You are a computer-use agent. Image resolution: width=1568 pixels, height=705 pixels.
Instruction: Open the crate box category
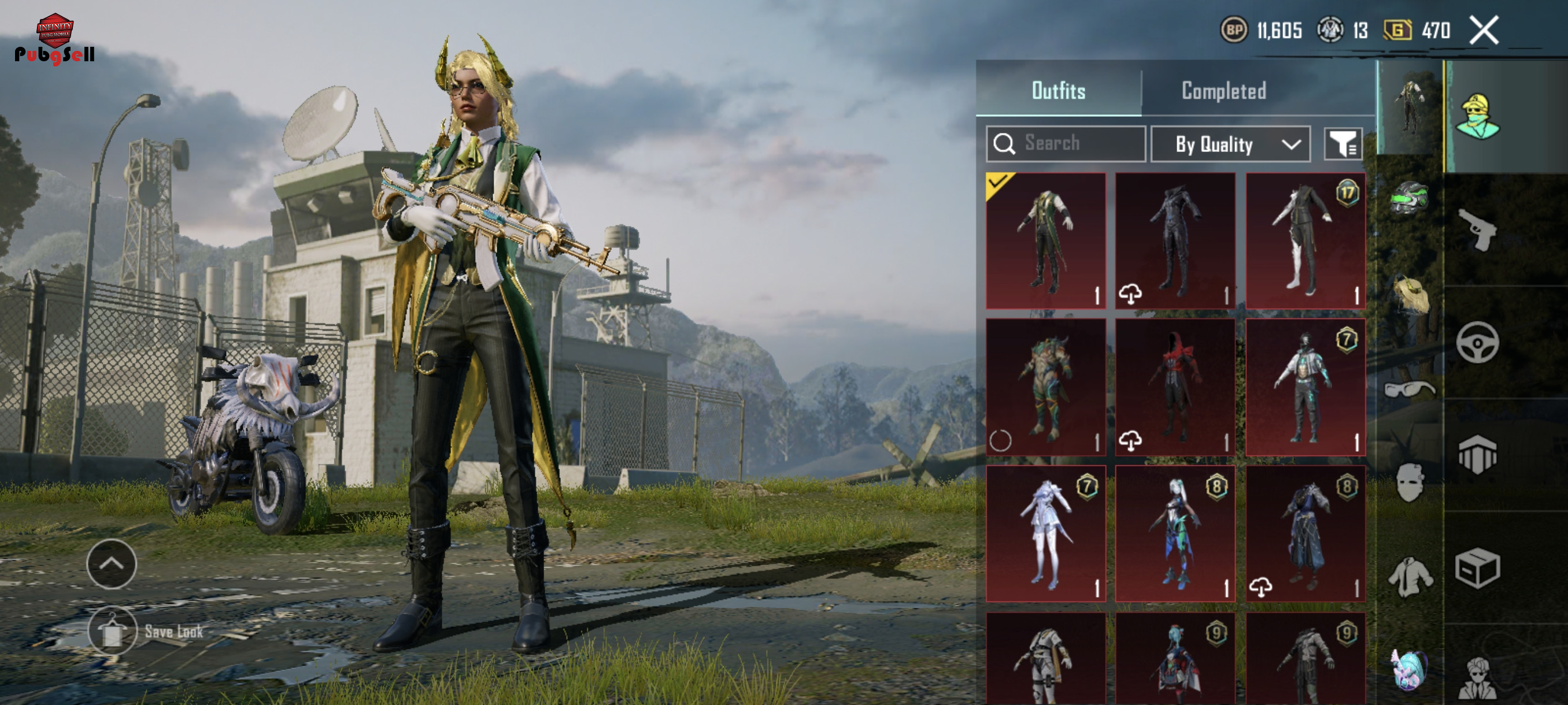(x=1477, y=569)
